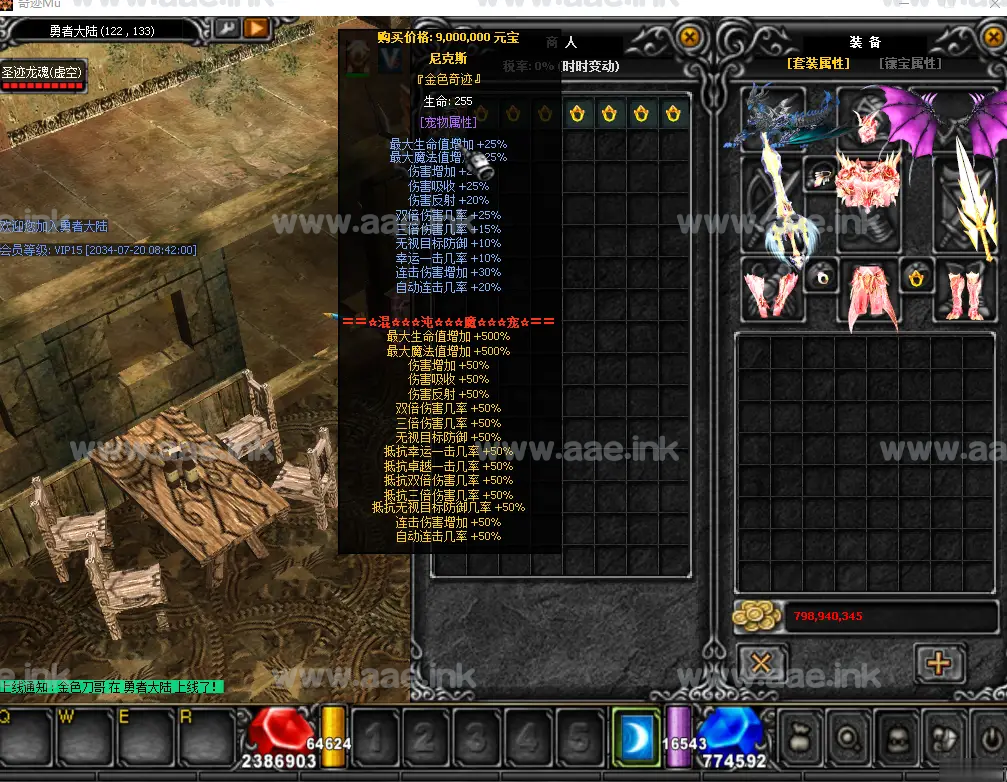The image size is (1007, 782).
Task: Close the merchant shop window
Action: (x=689, y=38)
